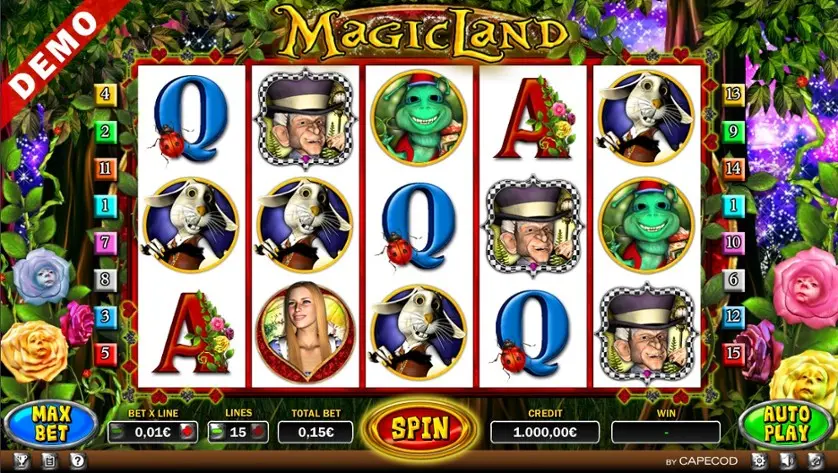838x473 pixels.
Task: Decrease the bet per line
Action: point(119,432)
